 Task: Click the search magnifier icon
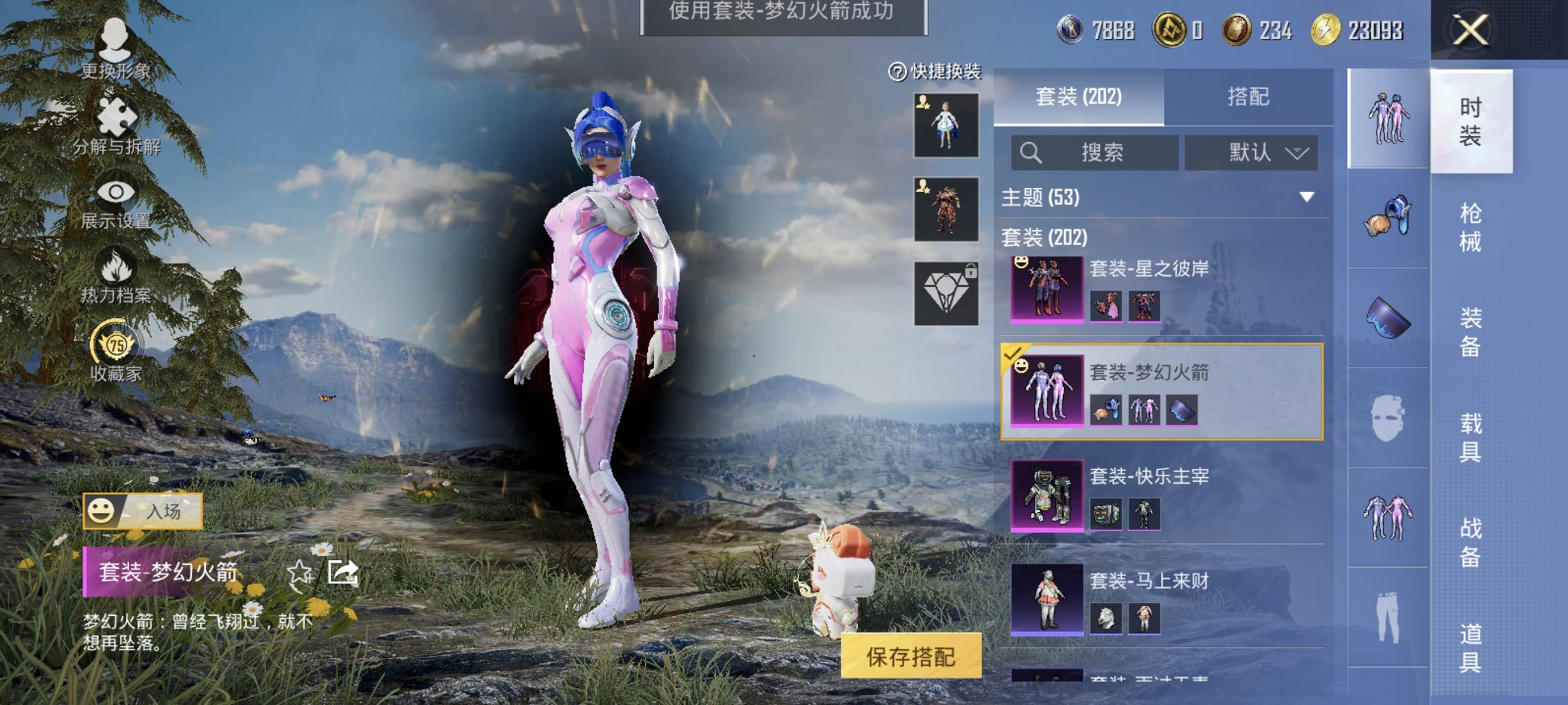coord(1029,152)
